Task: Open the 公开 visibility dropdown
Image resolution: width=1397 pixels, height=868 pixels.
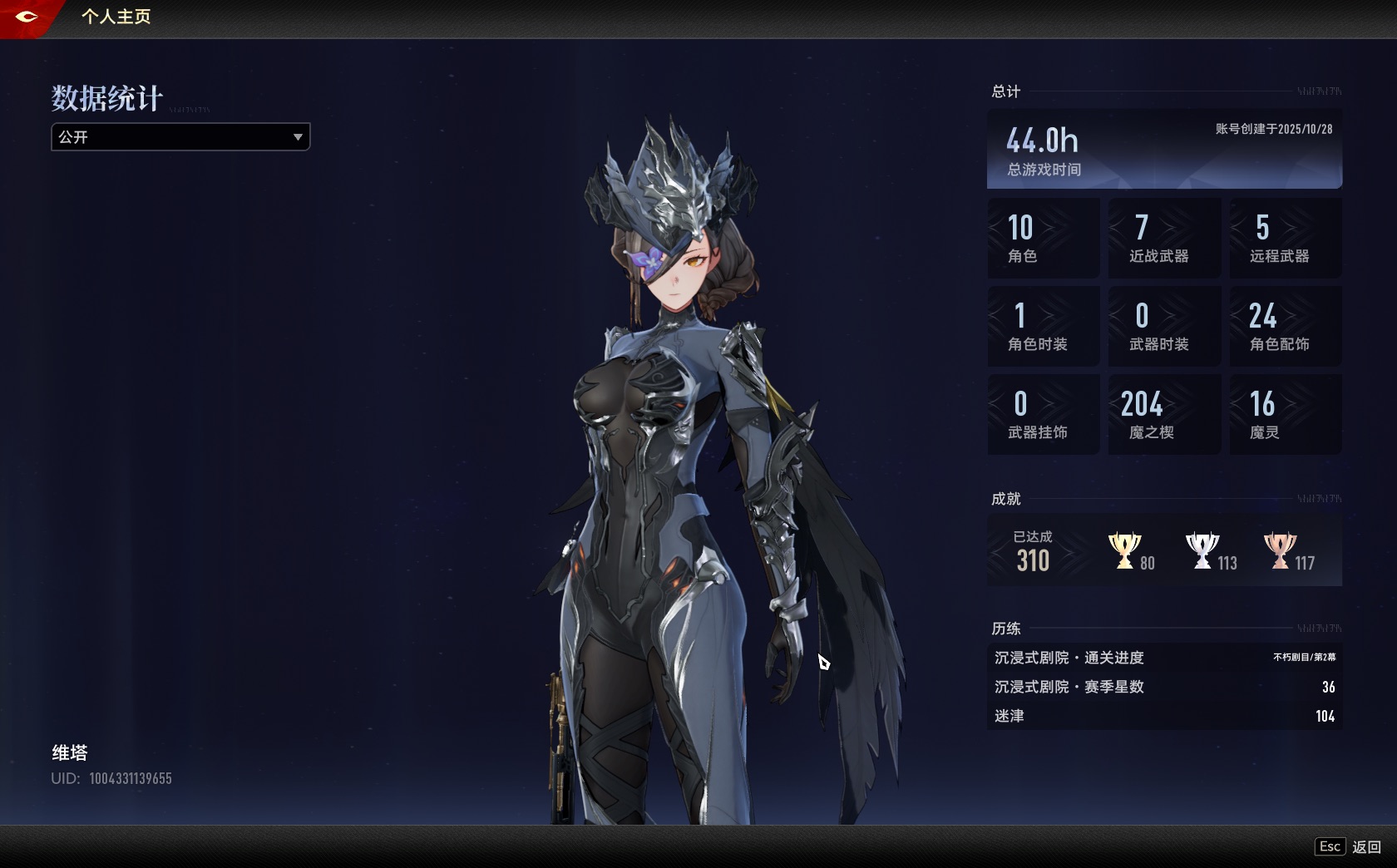Action: tap(180, 137)
